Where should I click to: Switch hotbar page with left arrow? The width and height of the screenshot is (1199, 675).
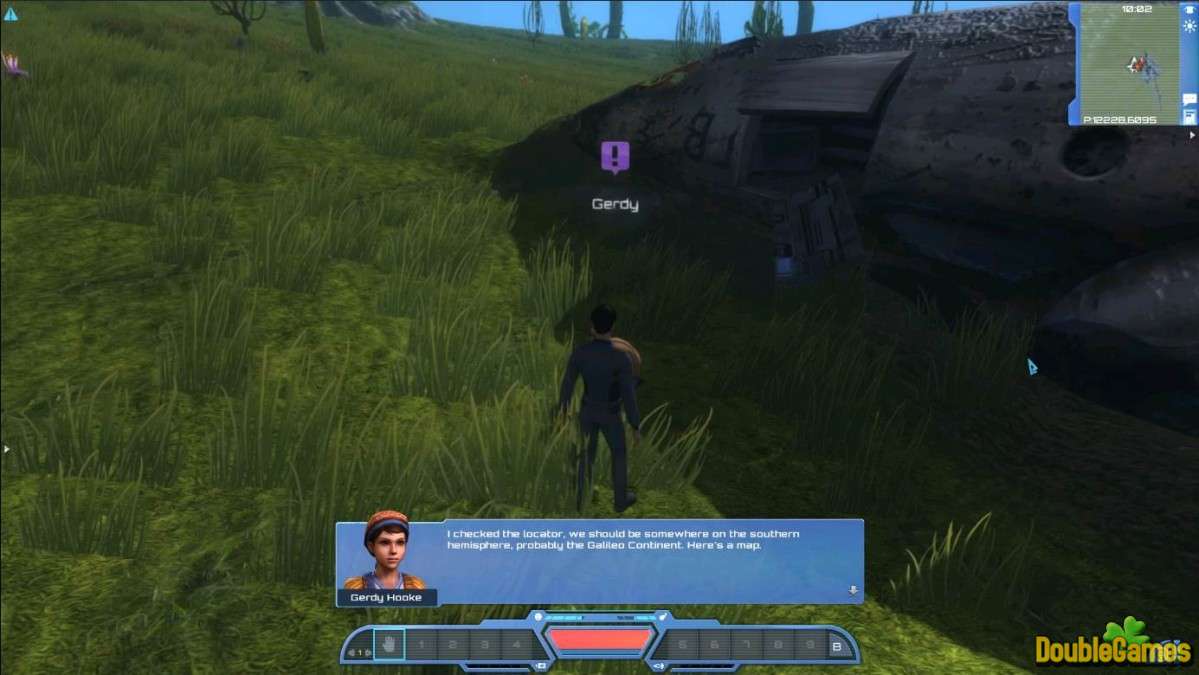(352, 653)
